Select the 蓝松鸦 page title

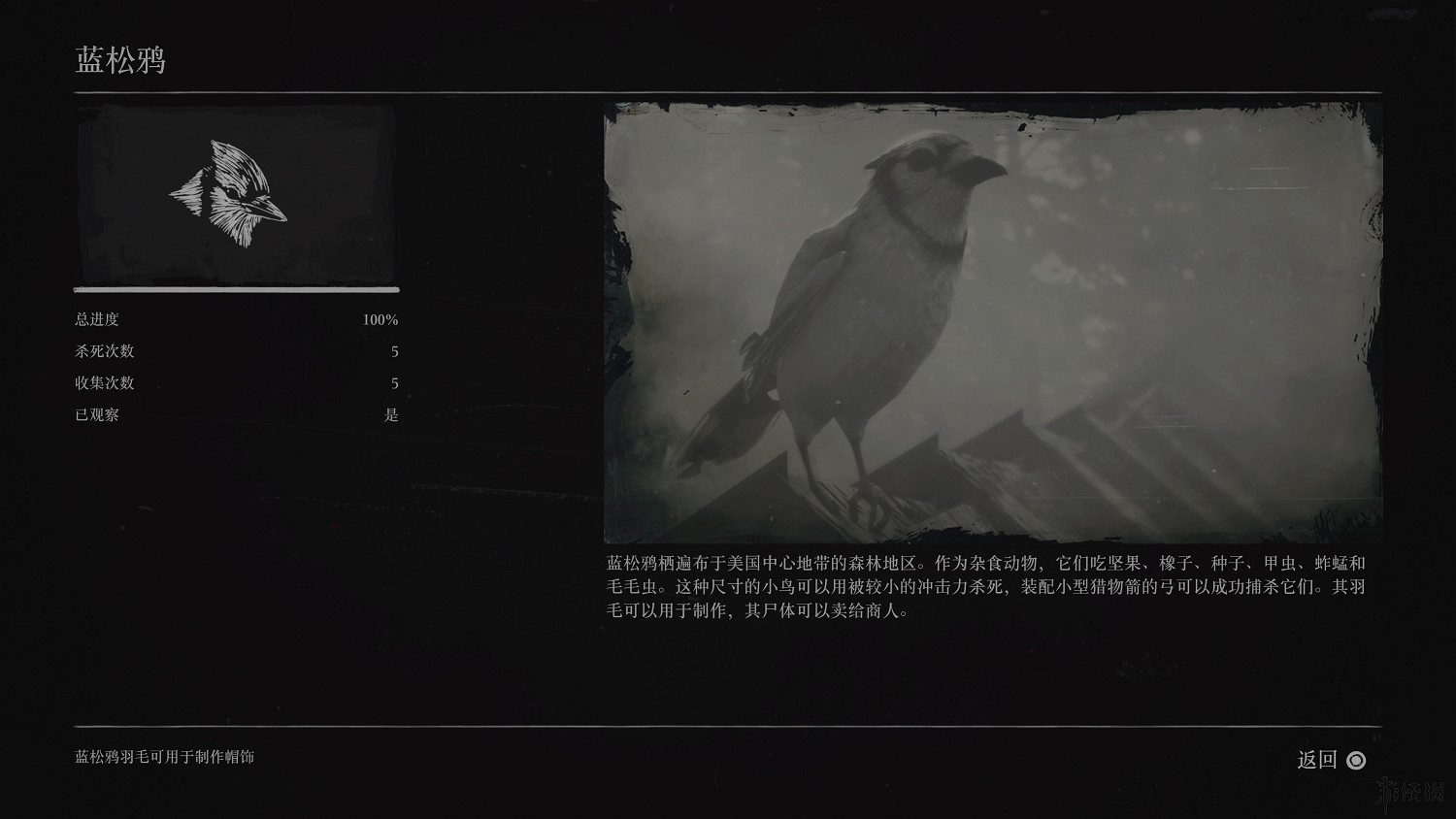120,60
